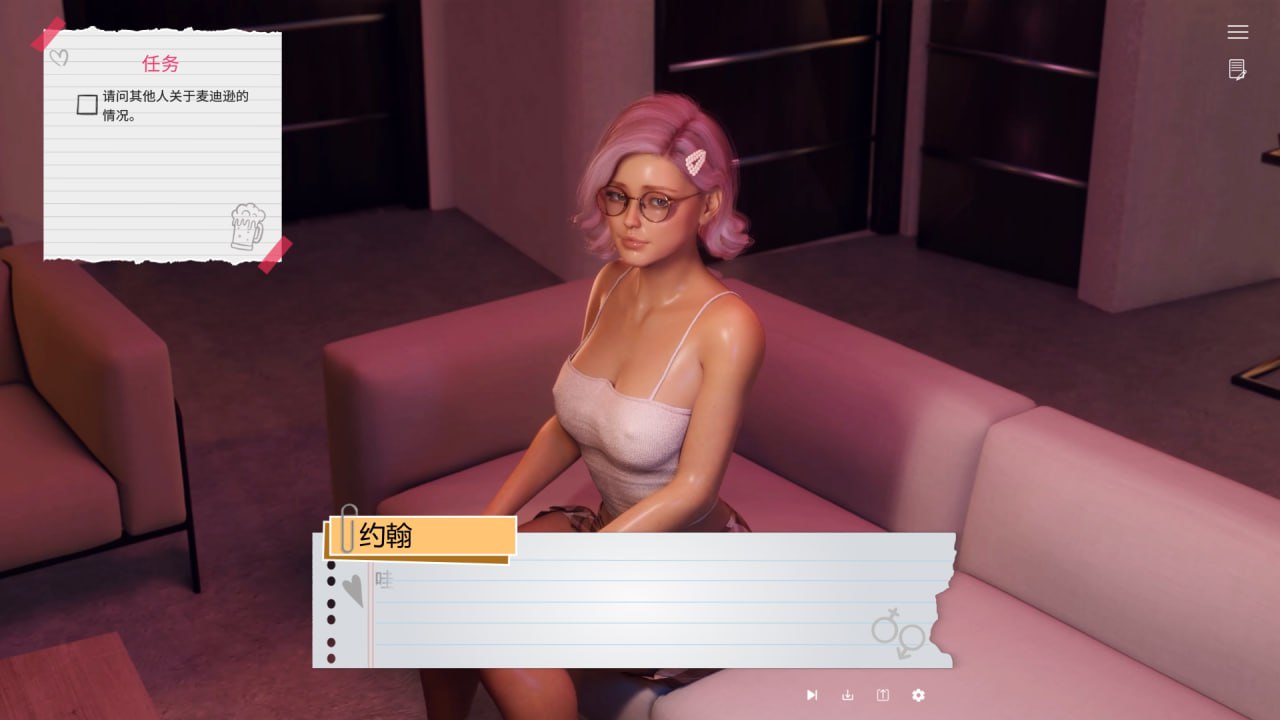Click the beer mug icon on the quest note
This screenshot has width=1280, height=720.
245,227
